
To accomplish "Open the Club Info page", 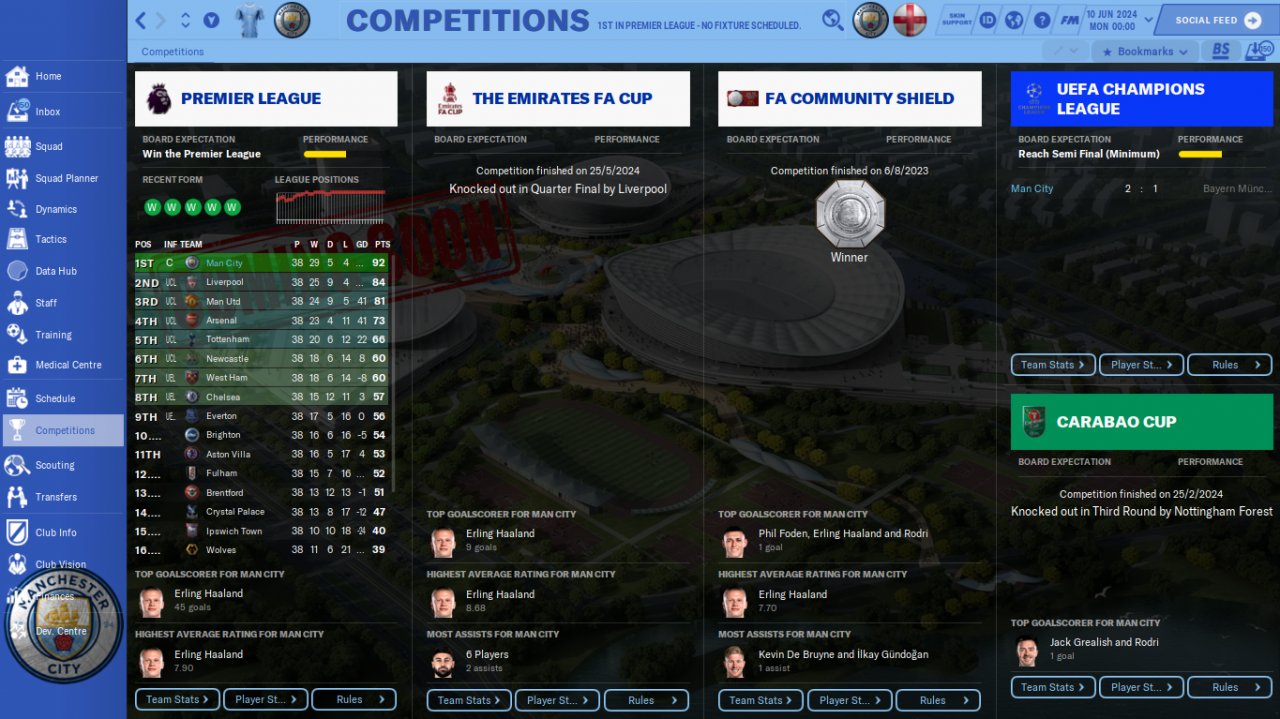I will (55, 533).
